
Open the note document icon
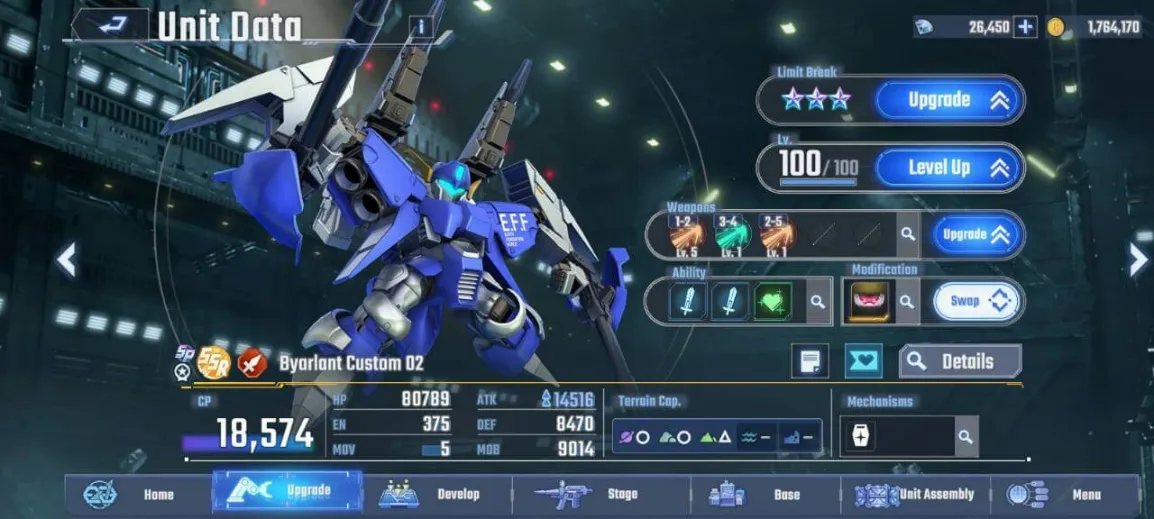point(809,362)
